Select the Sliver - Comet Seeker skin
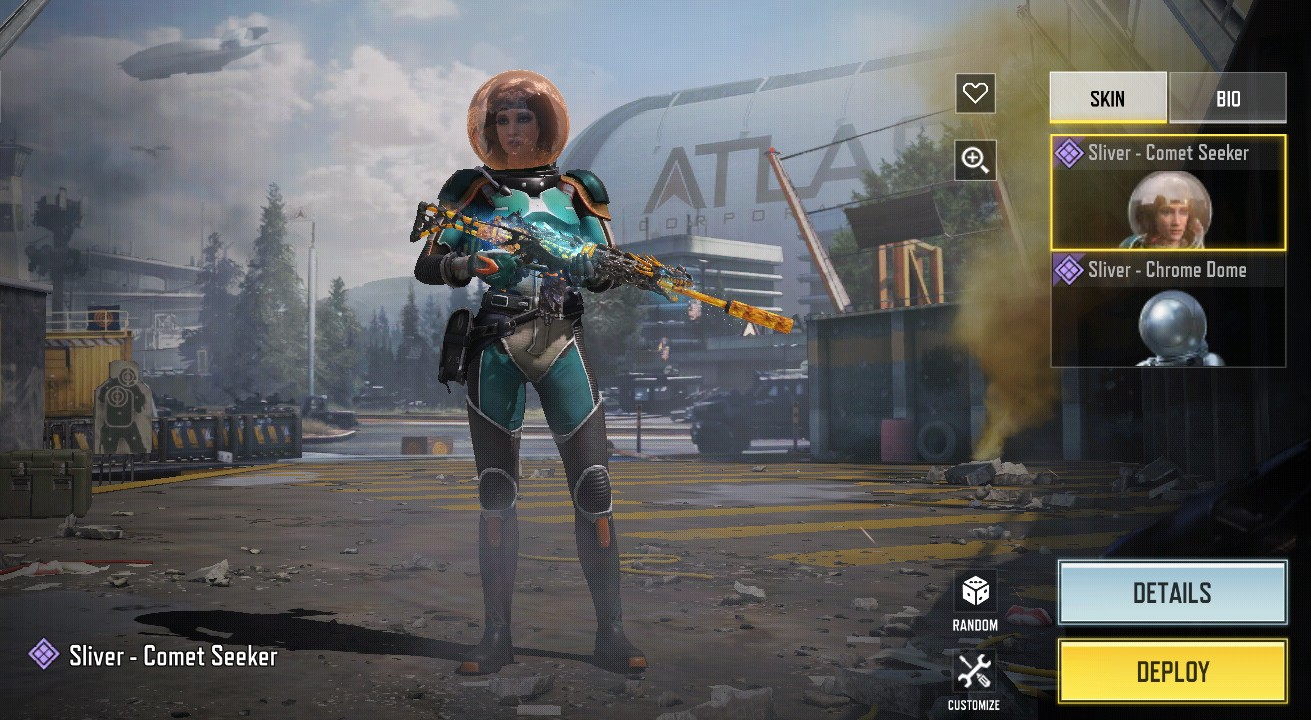 1168,192
